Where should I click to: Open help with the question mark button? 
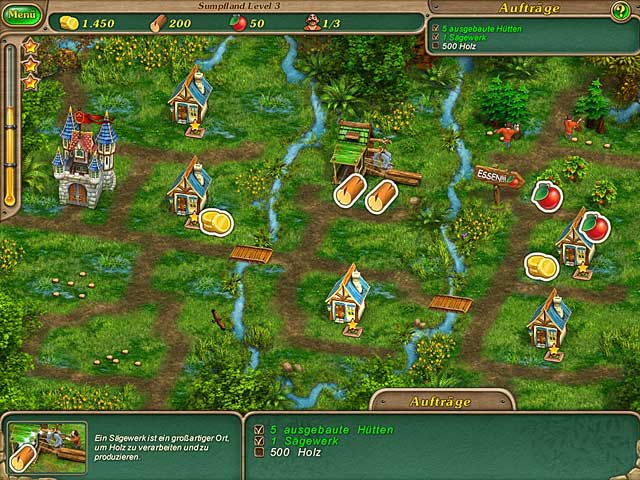click(620, 12)
